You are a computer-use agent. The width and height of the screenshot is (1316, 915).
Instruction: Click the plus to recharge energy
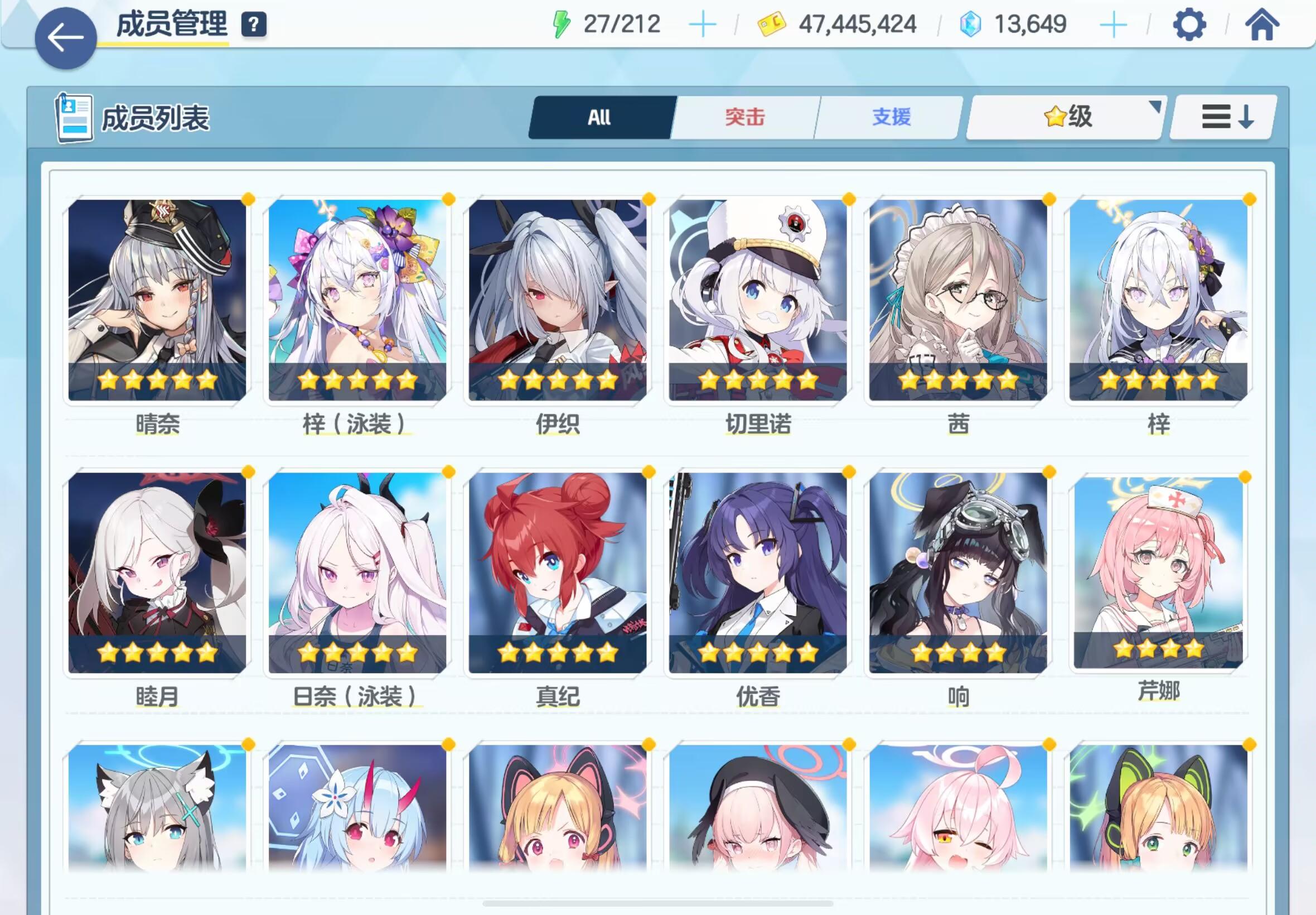click(704, 24)
